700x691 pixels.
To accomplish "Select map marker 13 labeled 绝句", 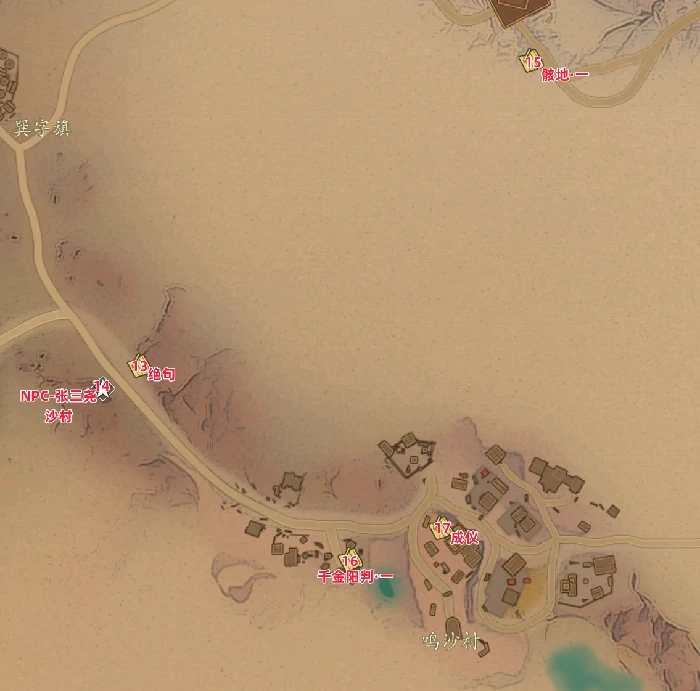I will coord(139,367).
